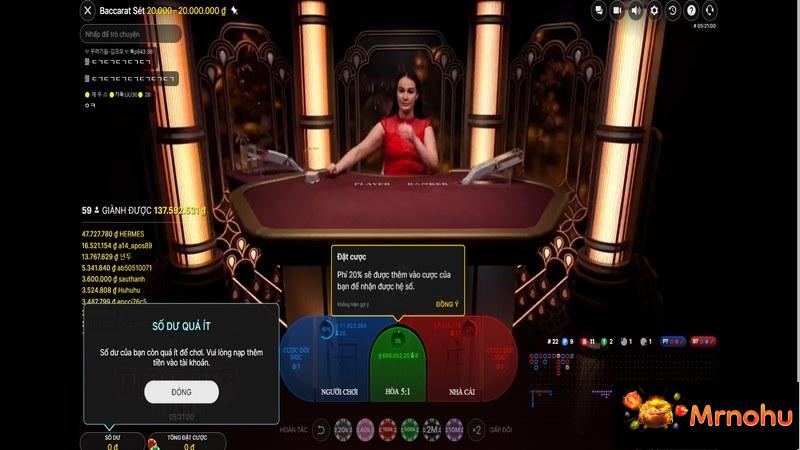The width and height of the screenshot is (800, 450).
Task: Select the 10M chip
Action: (454, 430)
